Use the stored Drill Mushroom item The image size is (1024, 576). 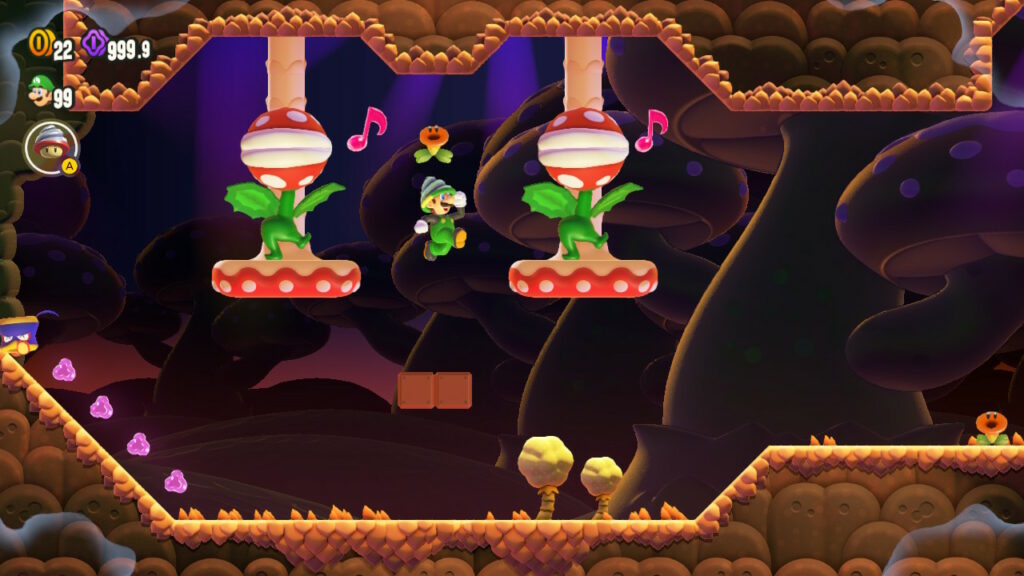[50, 148]
